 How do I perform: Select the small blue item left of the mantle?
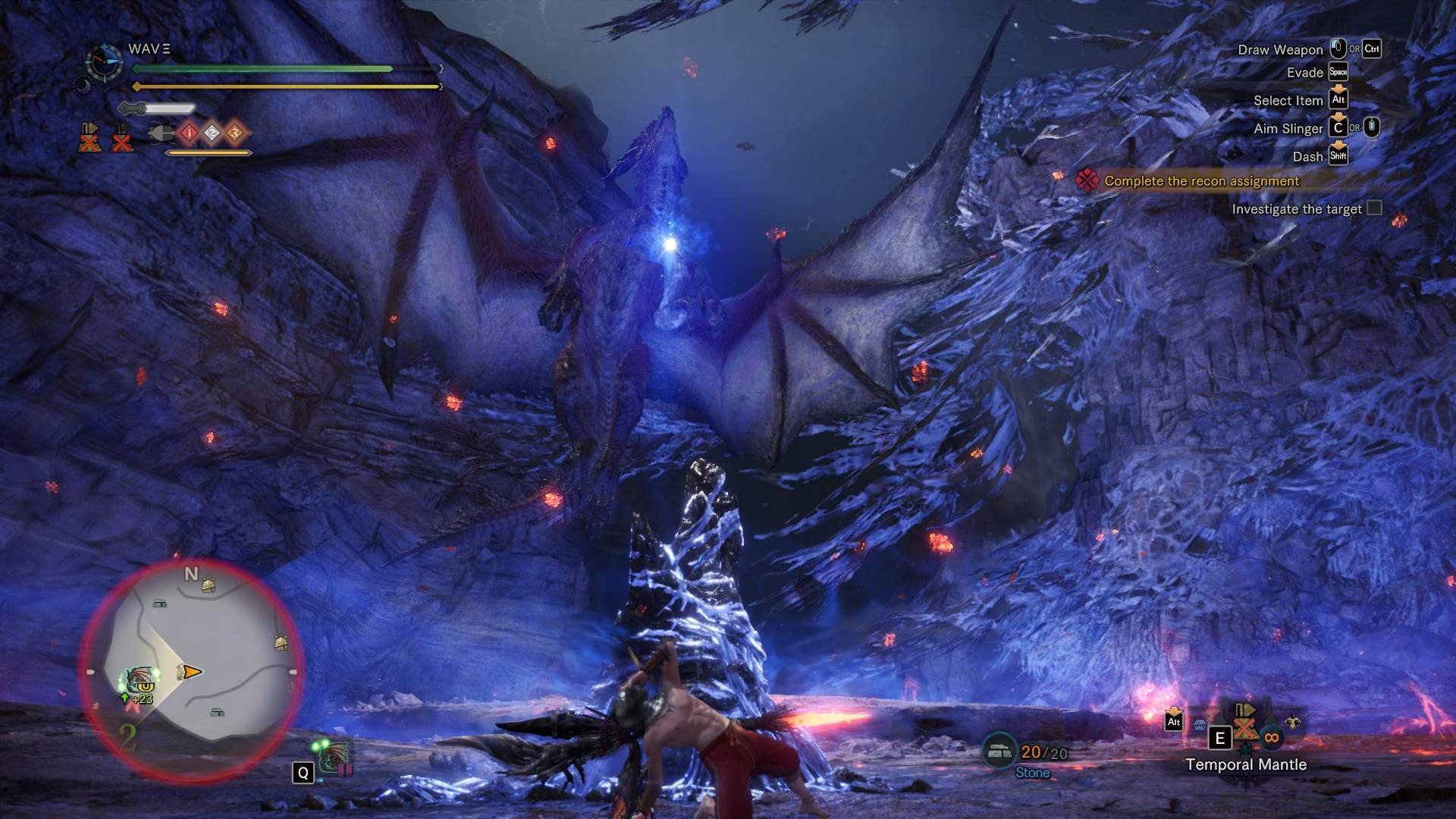coord(1200,725)
